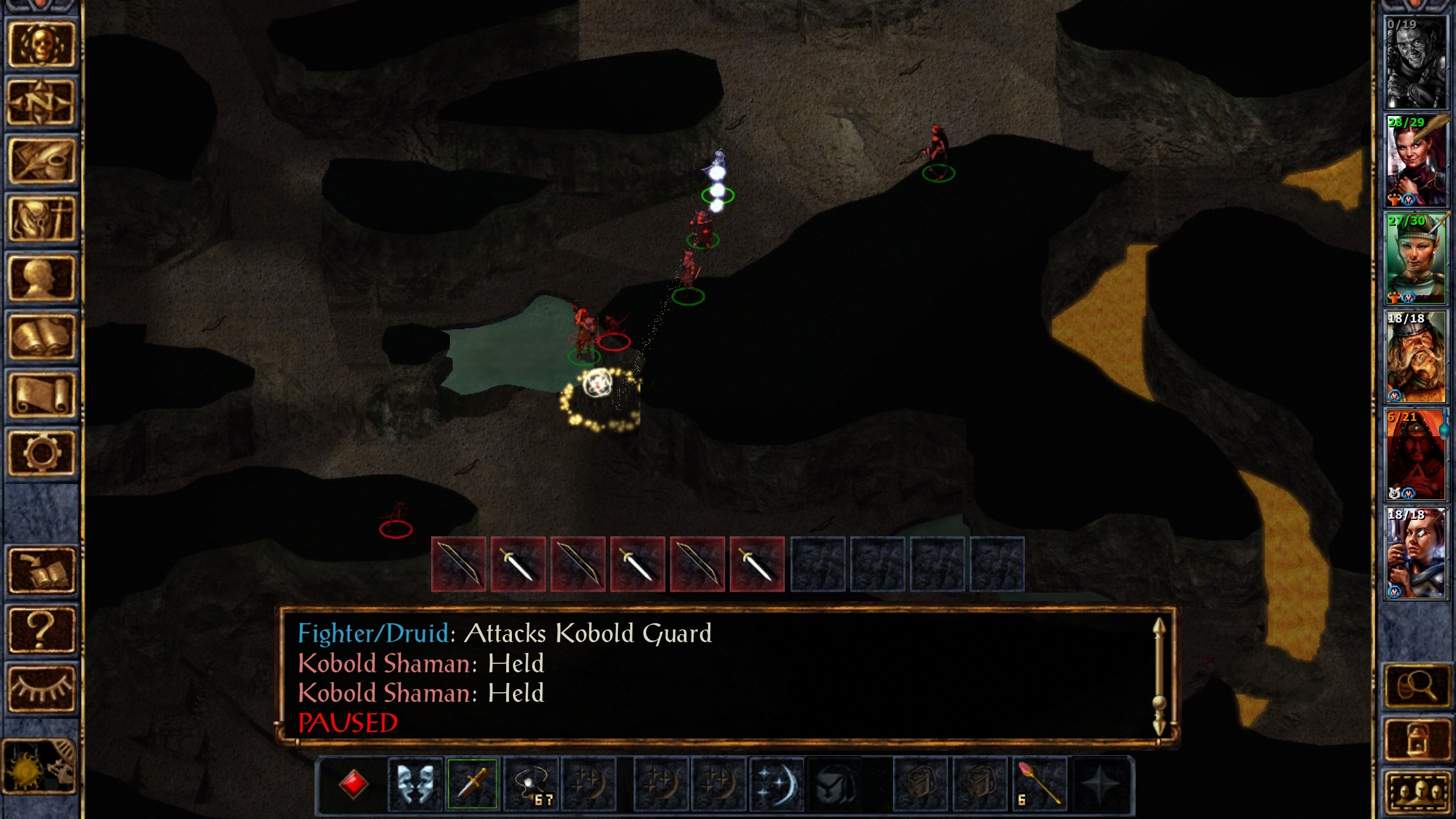Click the quick save book button

click(x=41, y=570)
